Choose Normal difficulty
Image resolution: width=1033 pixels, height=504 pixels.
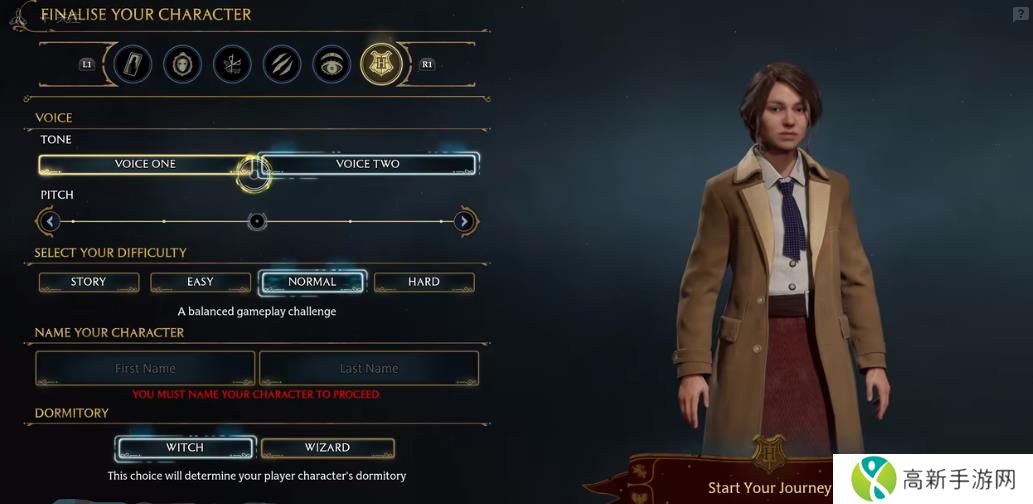click(x=312, y=282)
